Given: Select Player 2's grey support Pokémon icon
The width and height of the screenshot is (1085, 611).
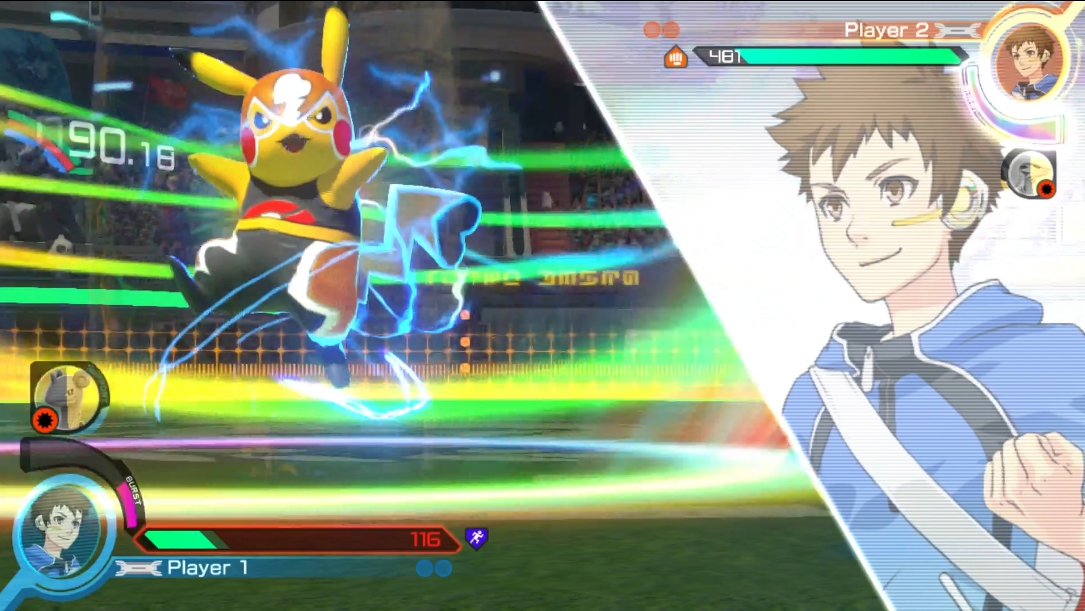Looking at the screenshot, I should [1029, 176].
